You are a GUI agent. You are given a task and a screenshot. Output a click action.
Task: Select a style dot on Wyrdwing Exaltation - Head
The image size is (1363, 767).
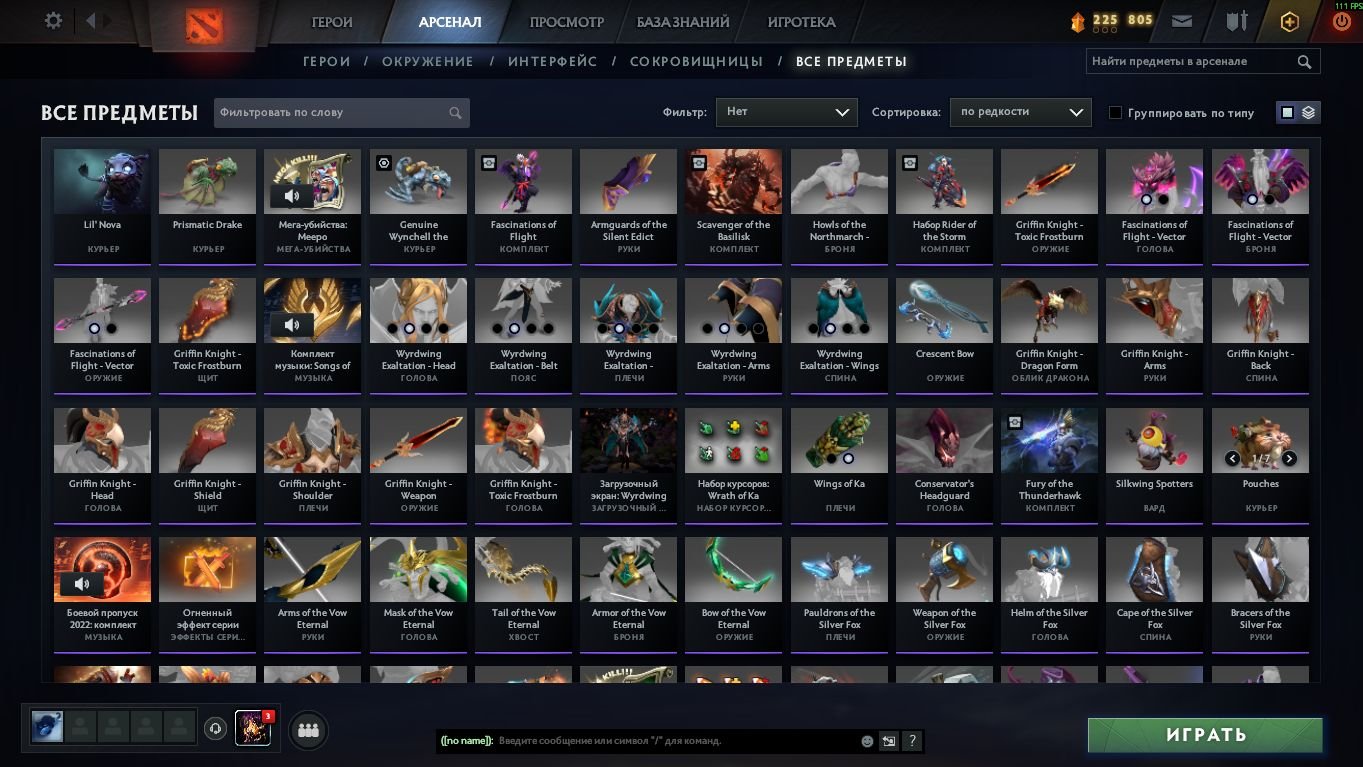point(409,328)
